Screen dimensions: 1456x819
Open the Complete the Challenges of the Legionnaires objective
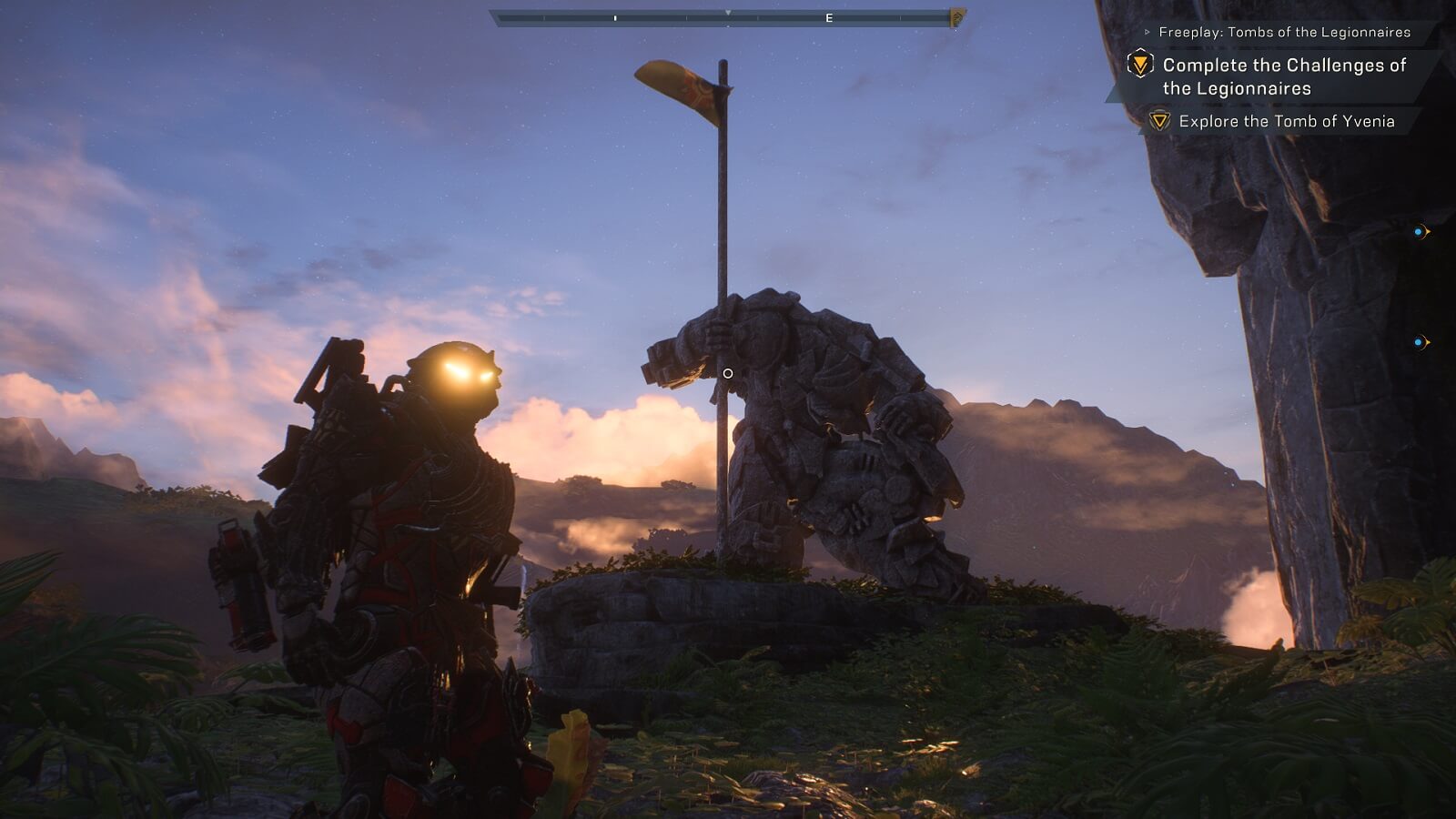(1283, 76)
